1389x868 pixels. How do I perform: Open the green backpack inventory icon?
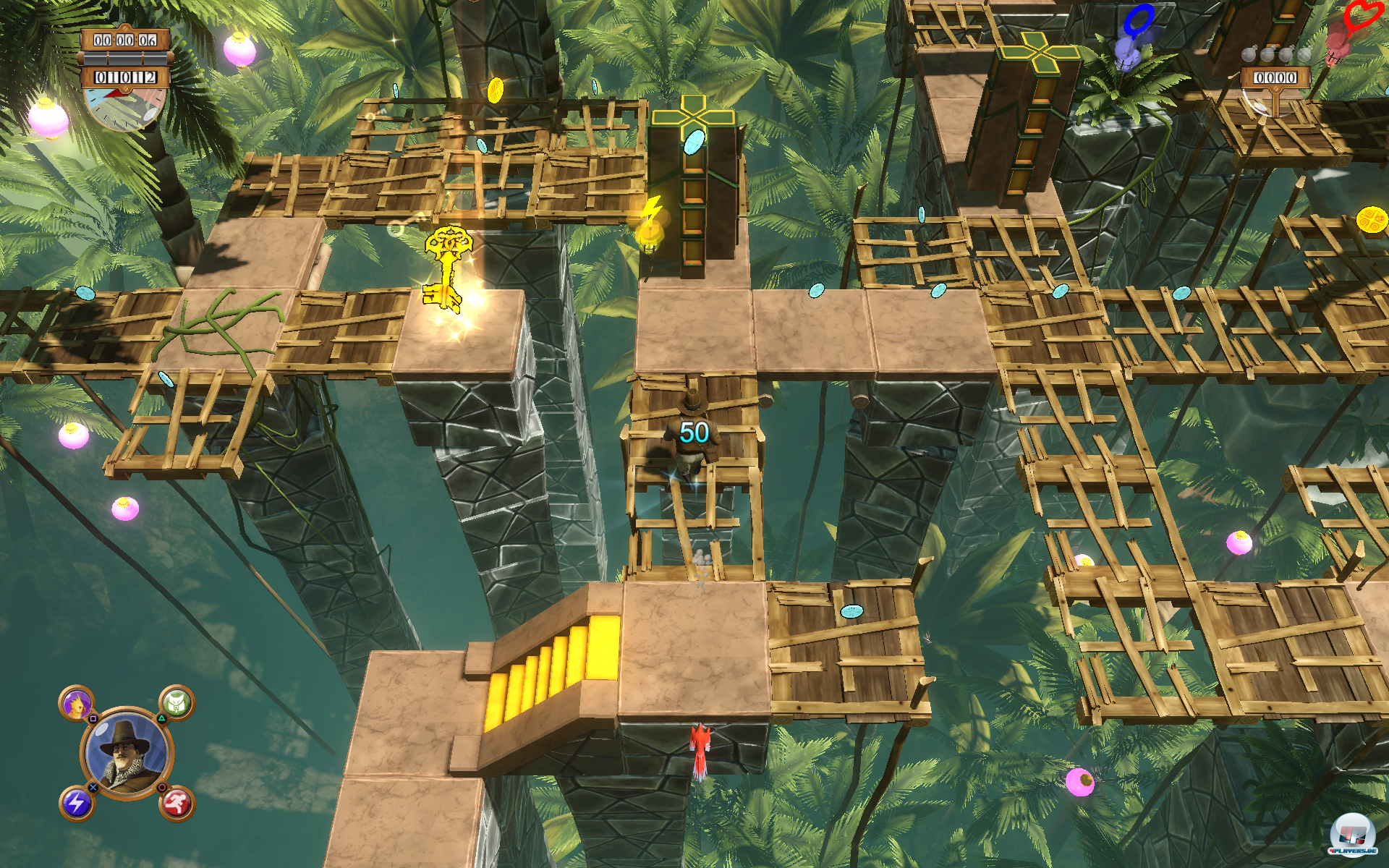click(x=177, y=702)
